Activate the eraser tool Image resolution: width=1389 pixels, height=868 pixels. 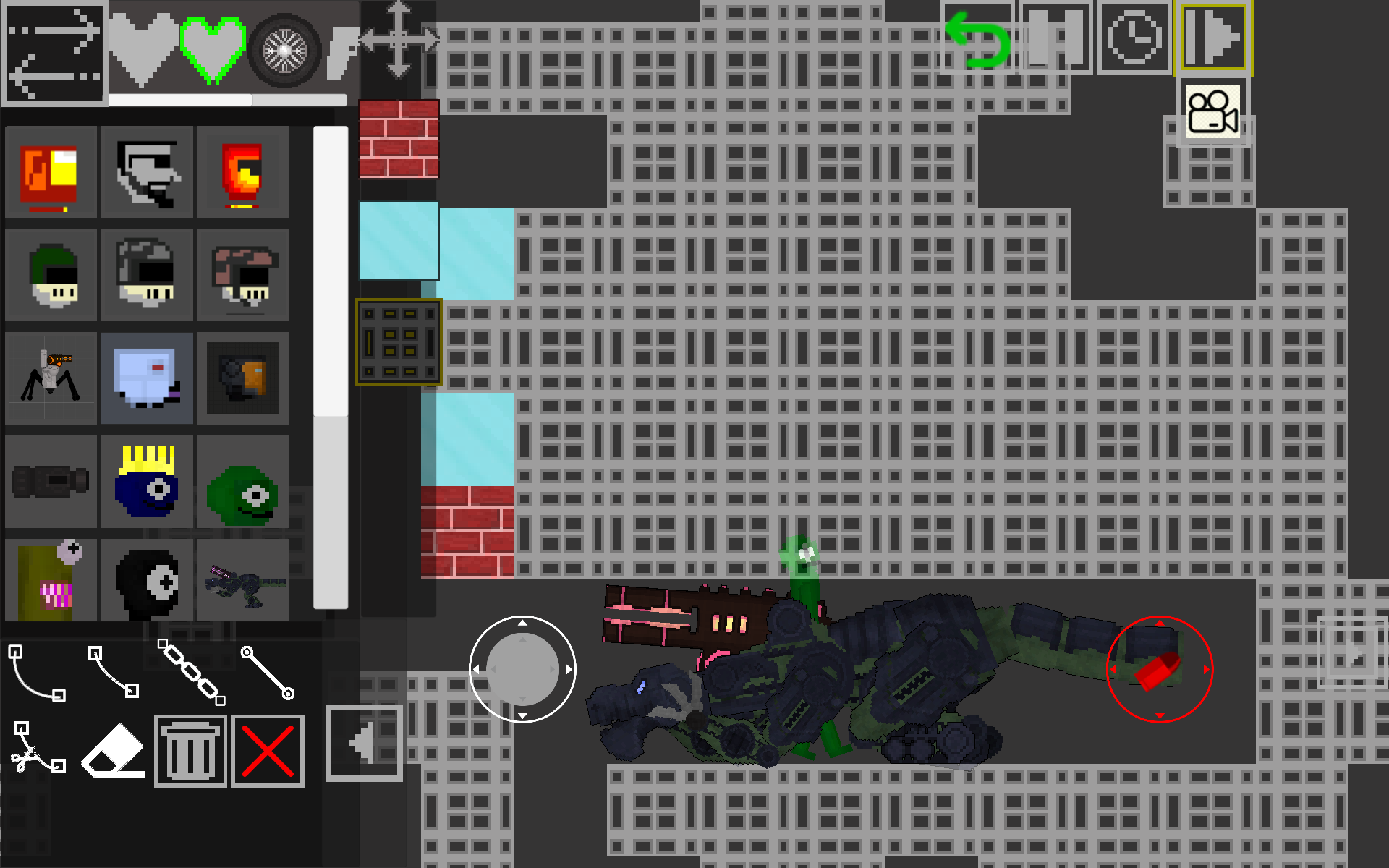114,750
